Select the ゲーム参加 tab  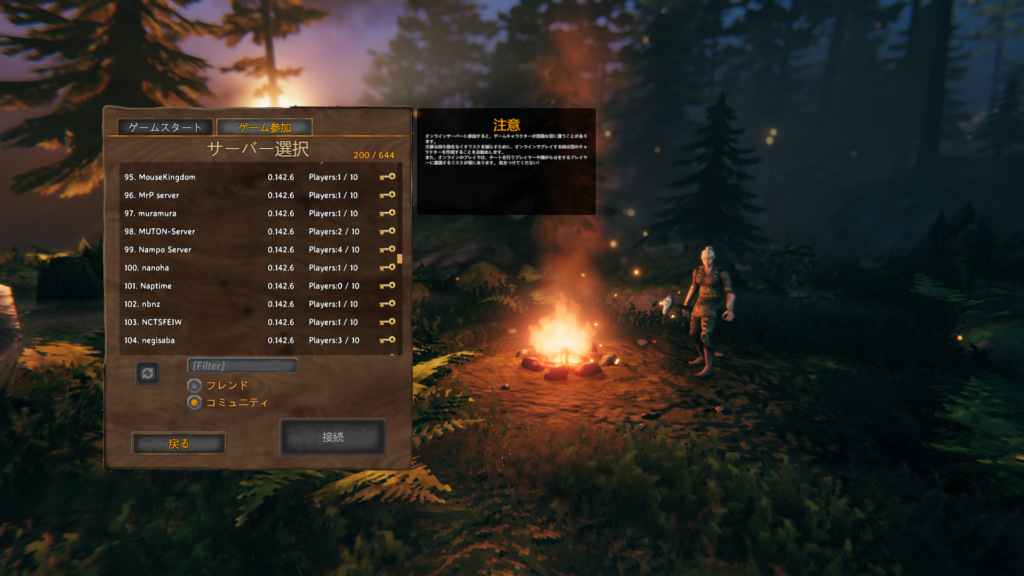click(265, 127)
